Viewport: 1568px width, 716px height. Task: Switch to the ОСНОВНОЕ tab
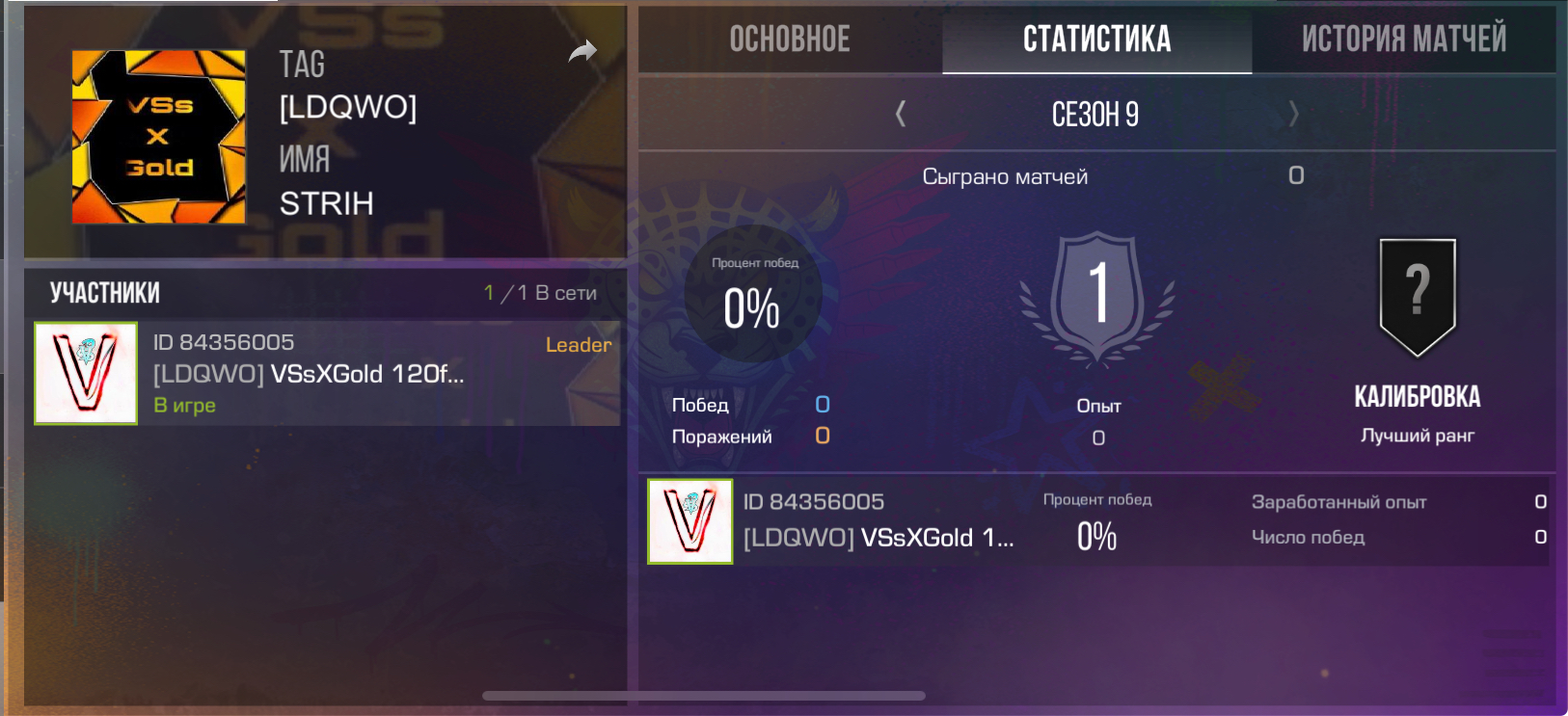click(x=790, y=40)
